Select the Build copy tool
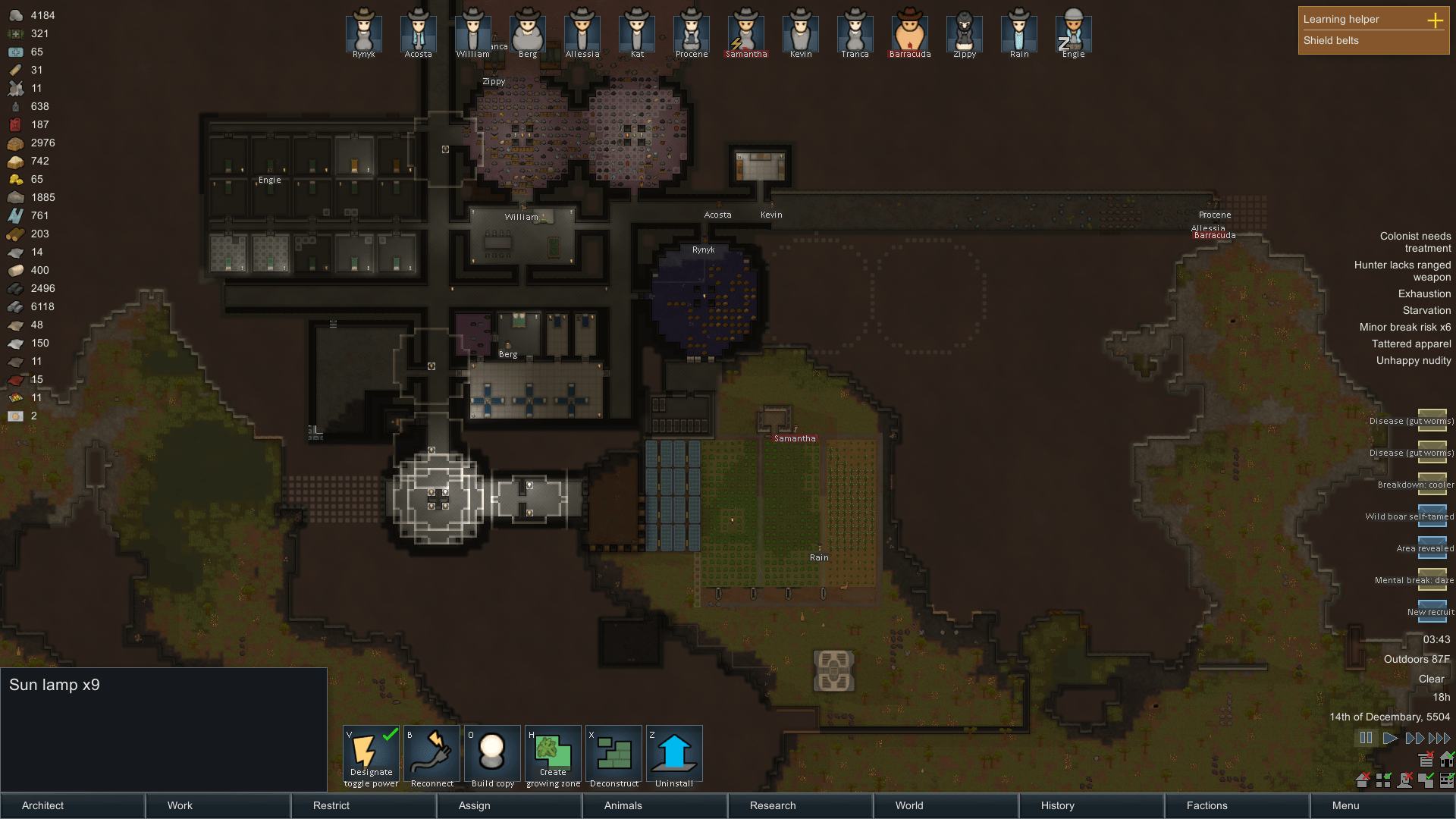 pos(492,755)
